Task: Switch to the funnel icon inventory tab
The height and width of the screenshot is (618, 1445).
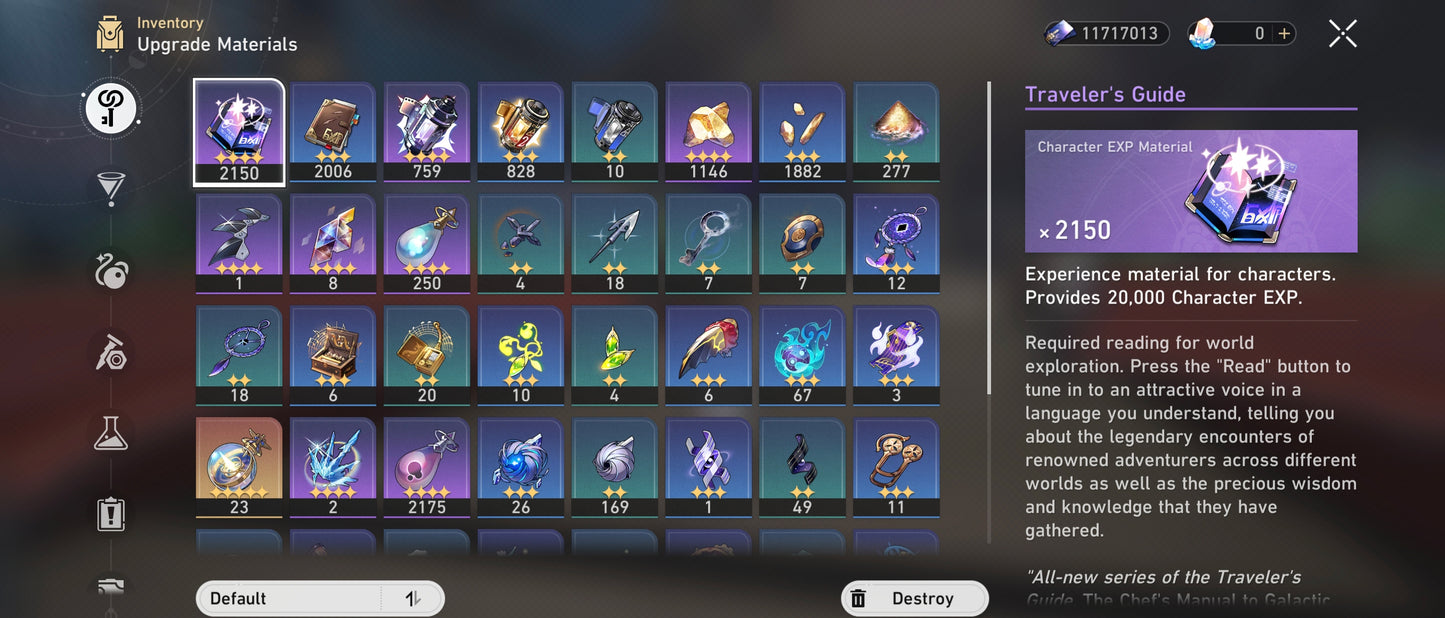Action: click(111, 188)
